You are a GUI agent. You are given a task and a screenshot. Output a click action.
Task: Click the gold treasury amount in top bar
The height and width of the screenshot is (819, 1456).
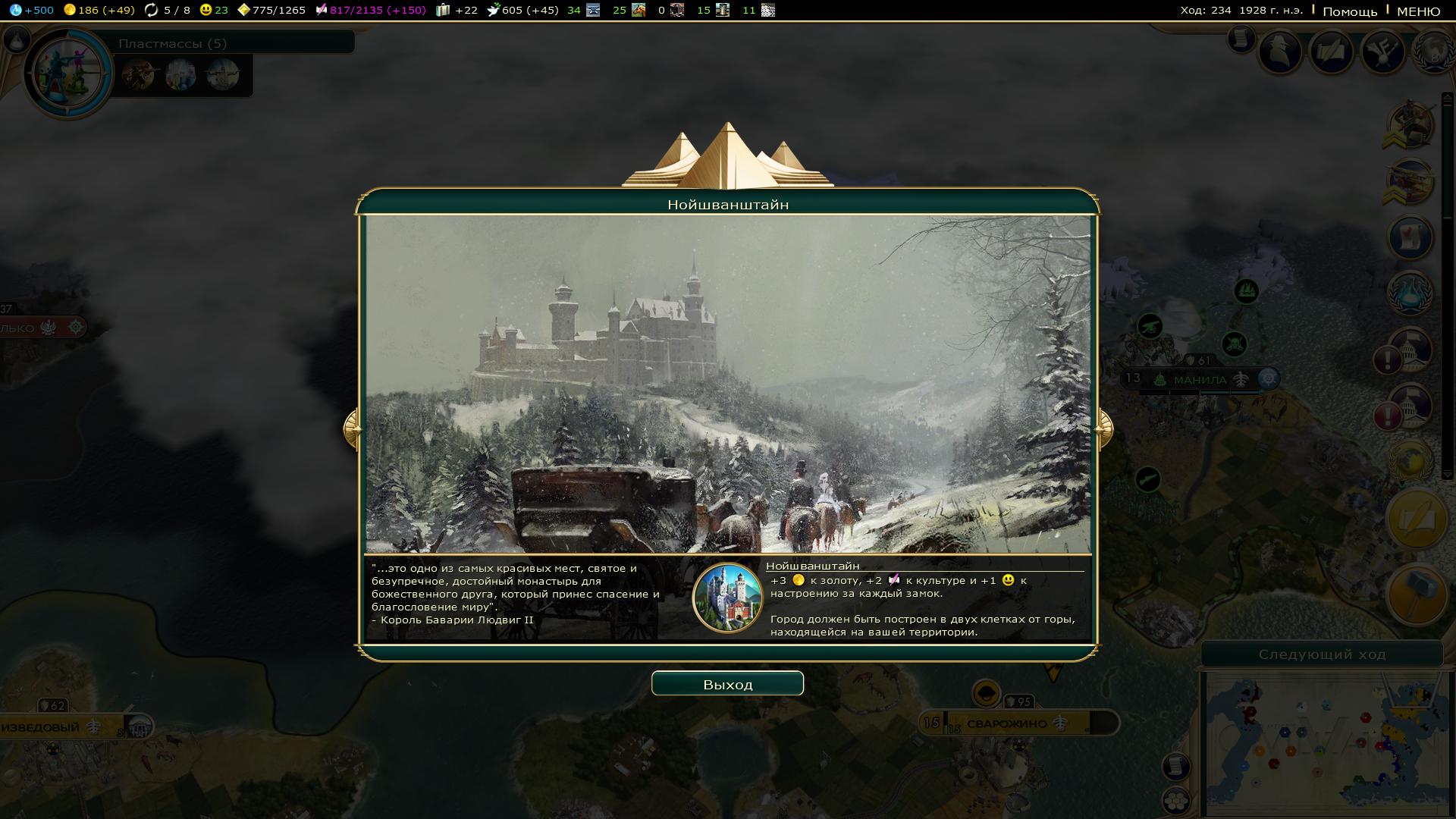(99, 10)
